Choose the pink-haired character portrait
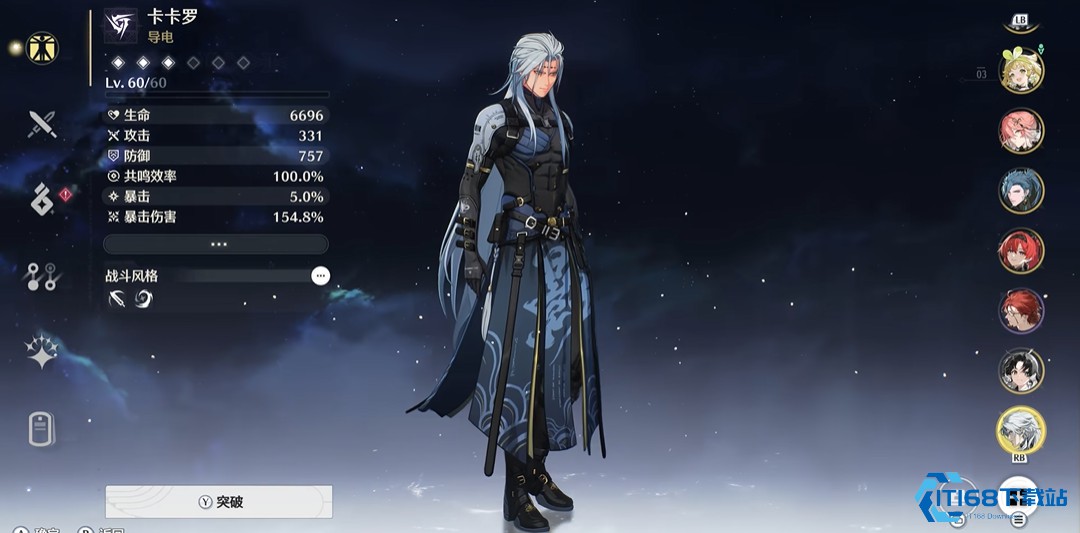 click(x=1021, y=131)
